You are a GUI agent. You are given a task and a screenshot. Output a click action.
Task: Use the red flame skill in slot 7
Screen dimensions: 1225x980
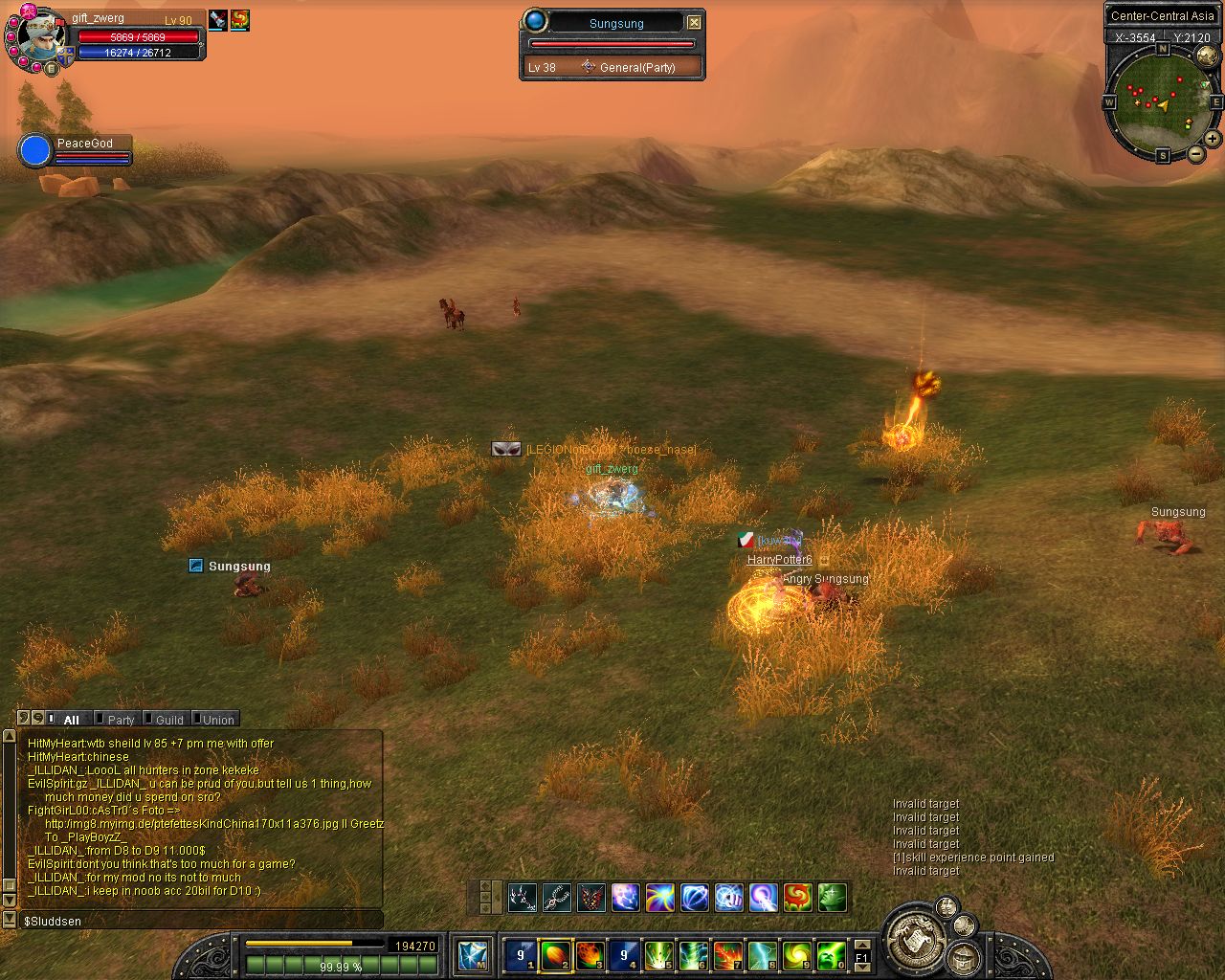[x=728, y=954]
